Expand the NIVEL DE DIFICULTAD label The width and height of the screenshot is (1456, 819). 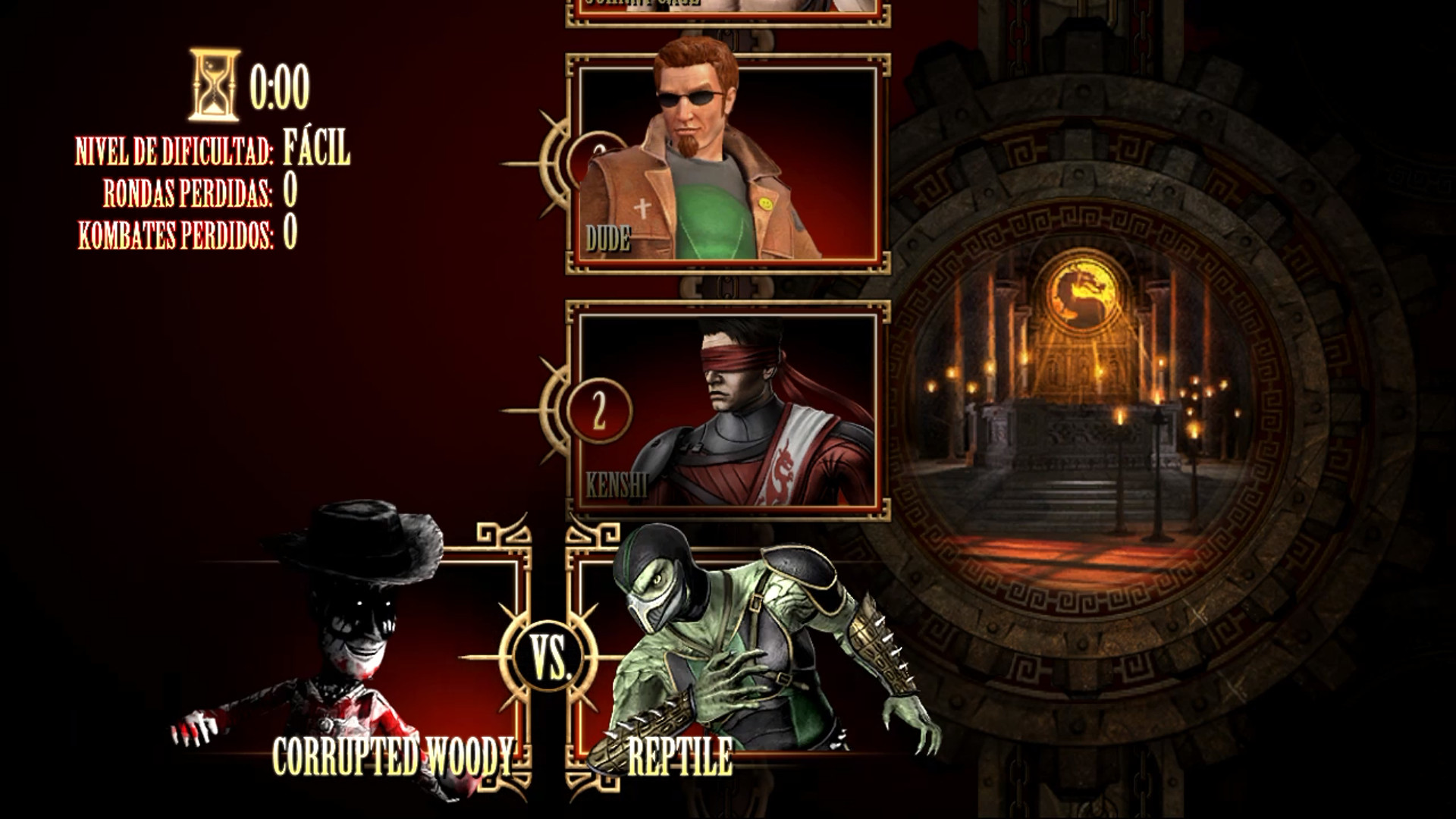pyautogui.click(x=173, y=152)
